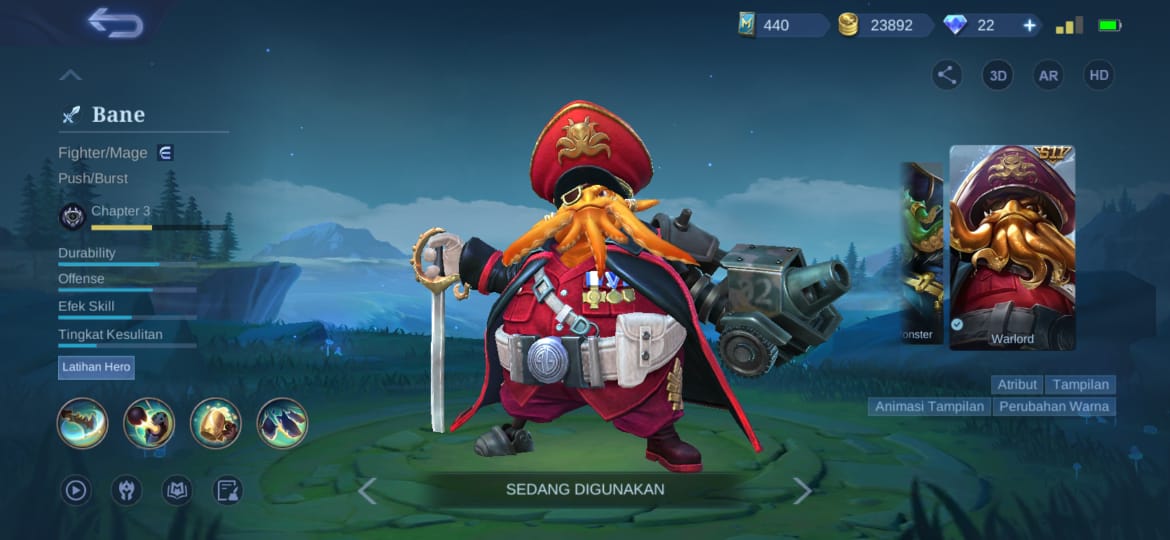Toggle the 3D view mode
Image resolution: width=1170 pixels, height=540 pixels.
click(997, 75)
